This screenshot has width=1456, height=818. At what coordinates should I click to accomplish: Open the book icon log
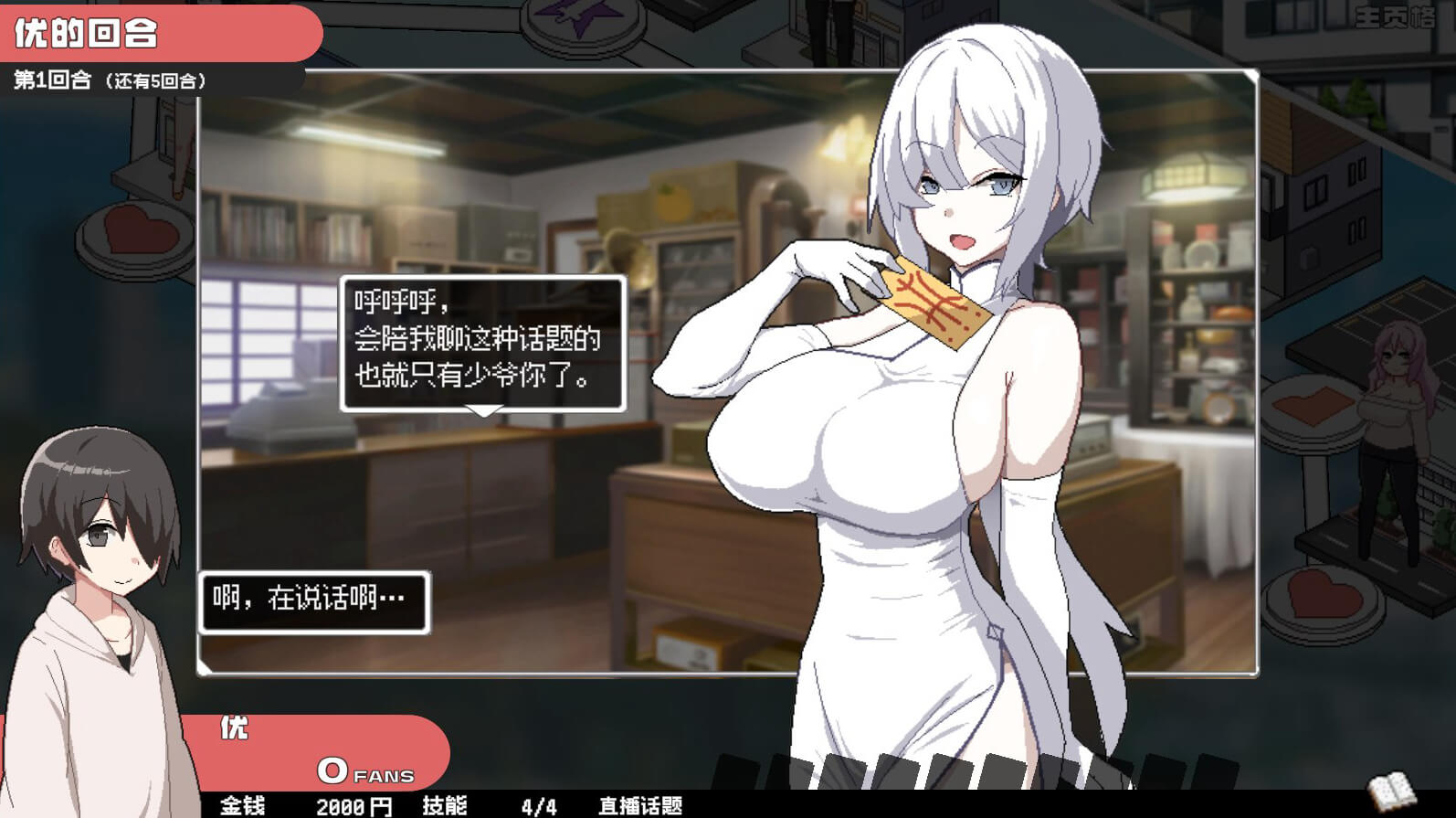click(x=1390, y=791)
